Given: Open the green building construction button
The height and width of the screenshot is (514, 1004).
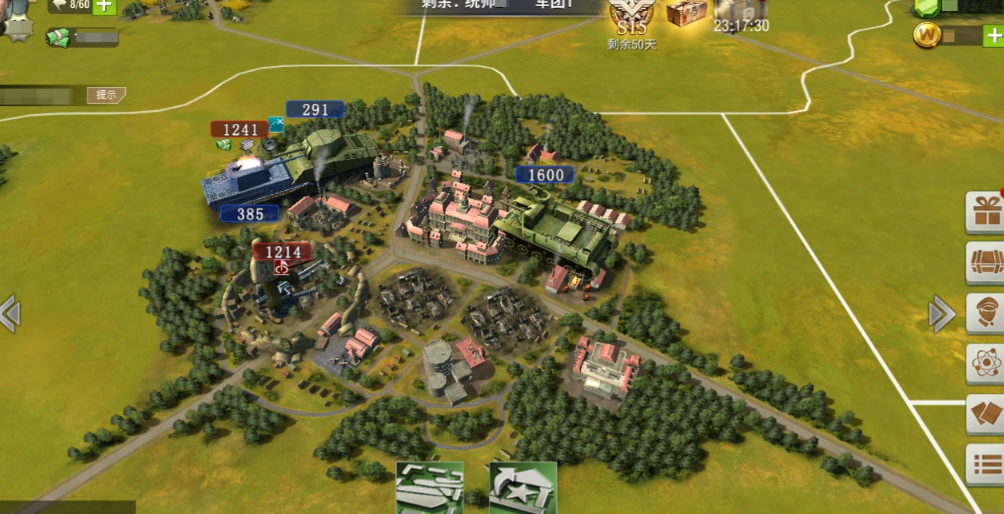Looking at the screenshot, I should 430,488.
